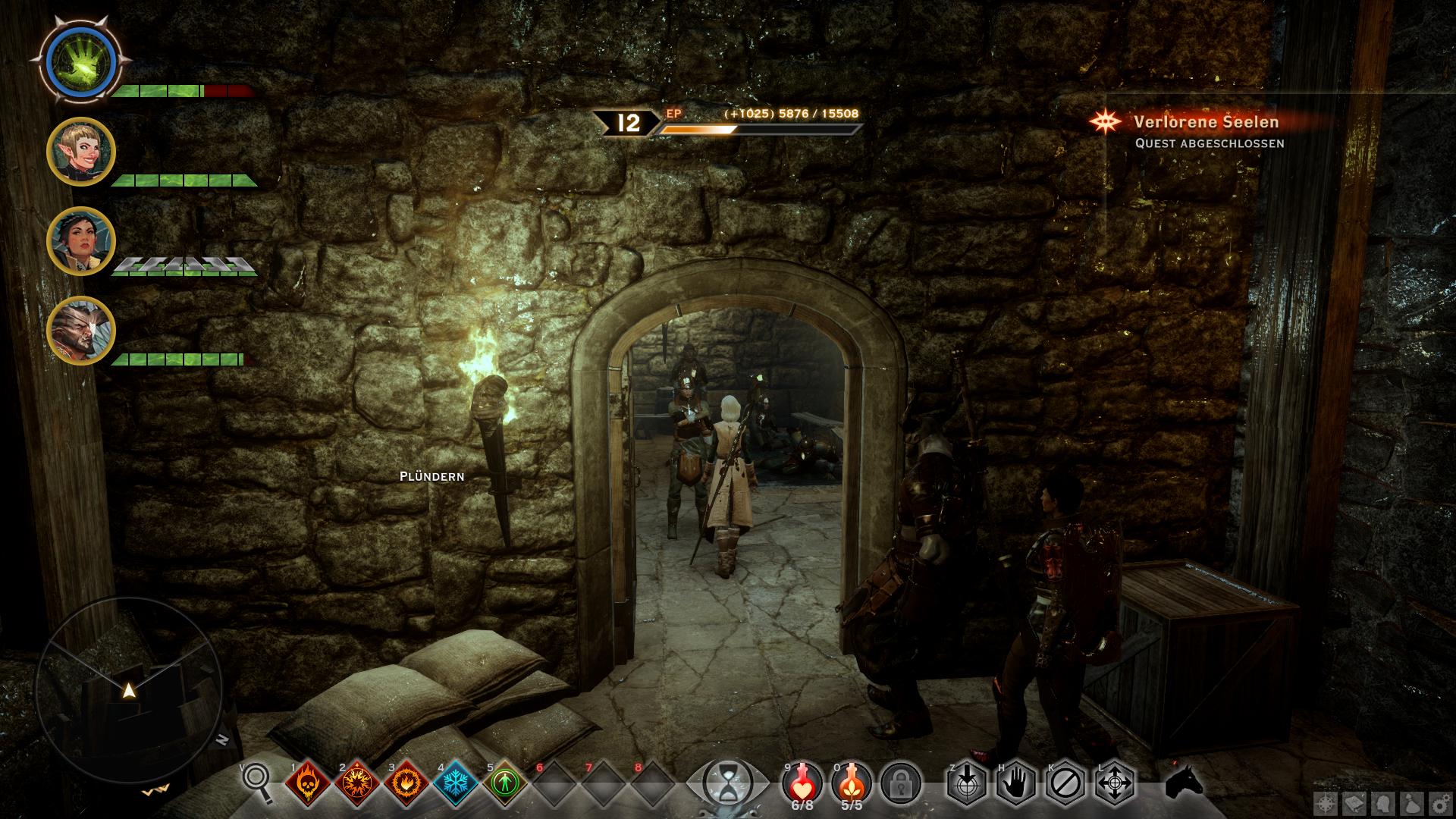Issue the disengage crossed-circle command
This screenshot has width=1456, height=819.
pyautogui.click(x=1065, y=782)
